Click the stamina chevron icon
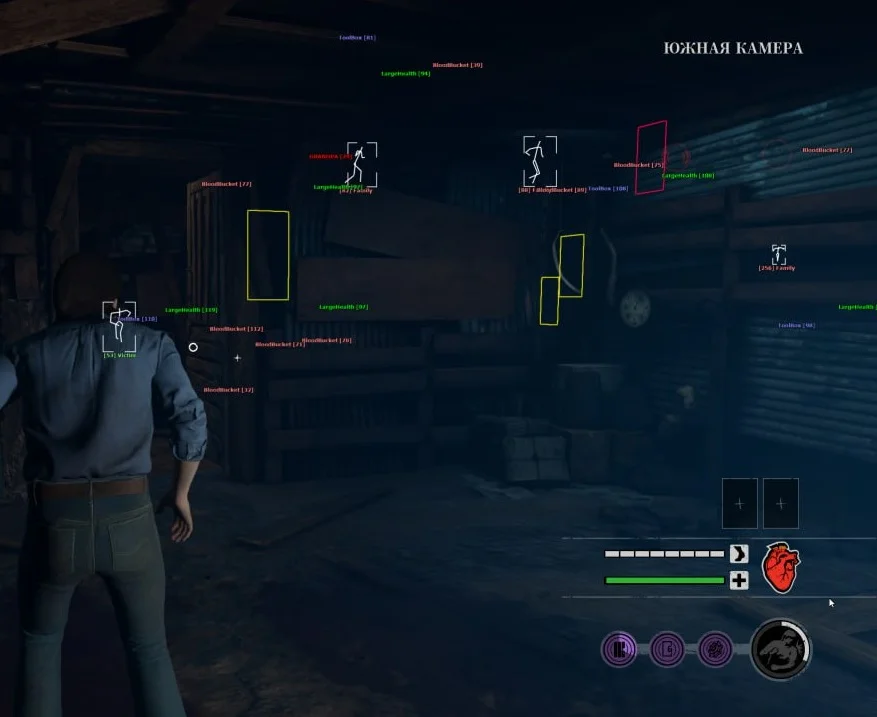 click(x=739, y=554)
